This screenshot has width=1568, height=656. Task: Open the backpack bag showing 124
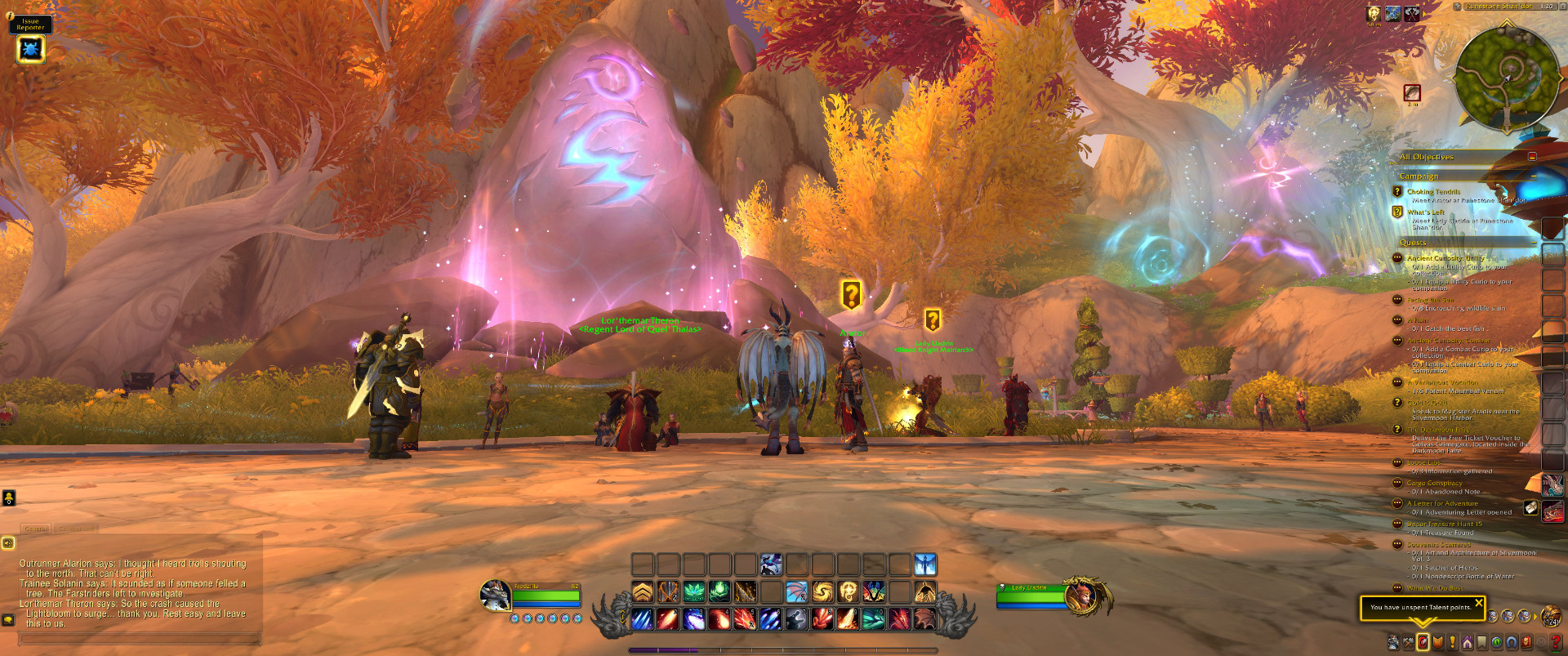point(1550,616)
